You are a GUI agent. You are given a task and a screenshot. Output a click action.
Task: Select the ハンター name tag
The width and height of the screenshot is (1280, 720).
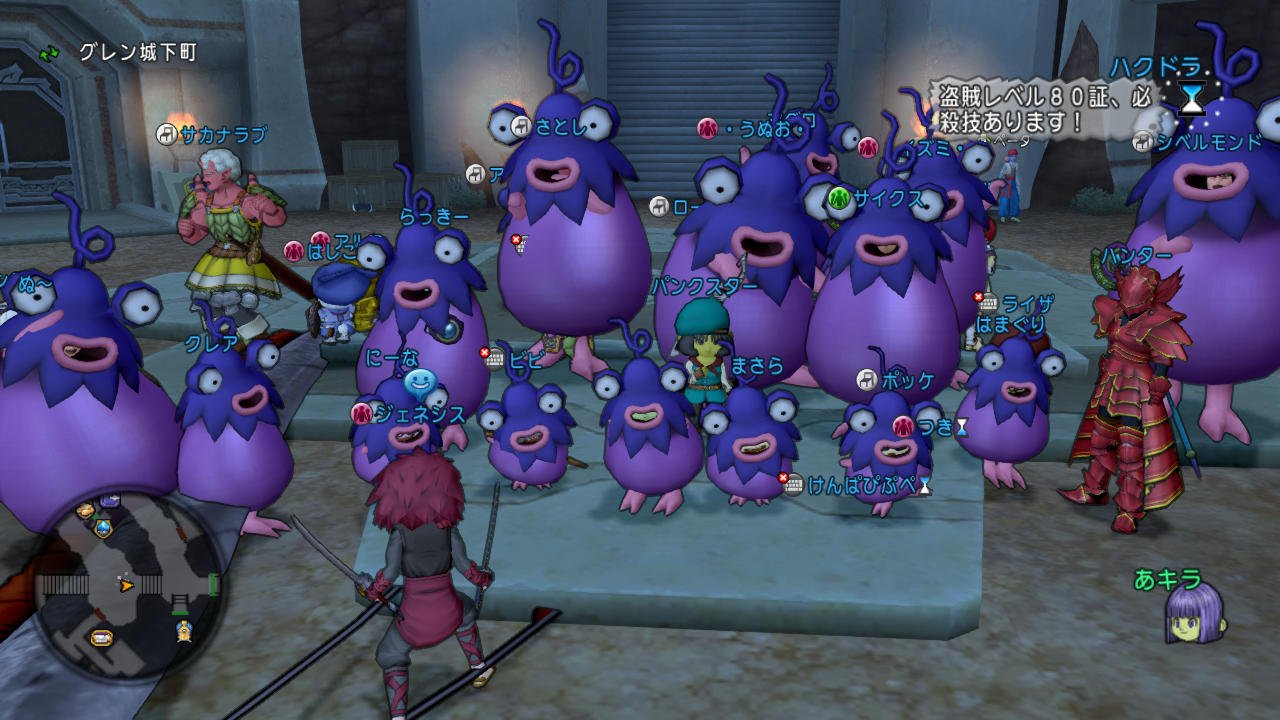(1136, 256)
